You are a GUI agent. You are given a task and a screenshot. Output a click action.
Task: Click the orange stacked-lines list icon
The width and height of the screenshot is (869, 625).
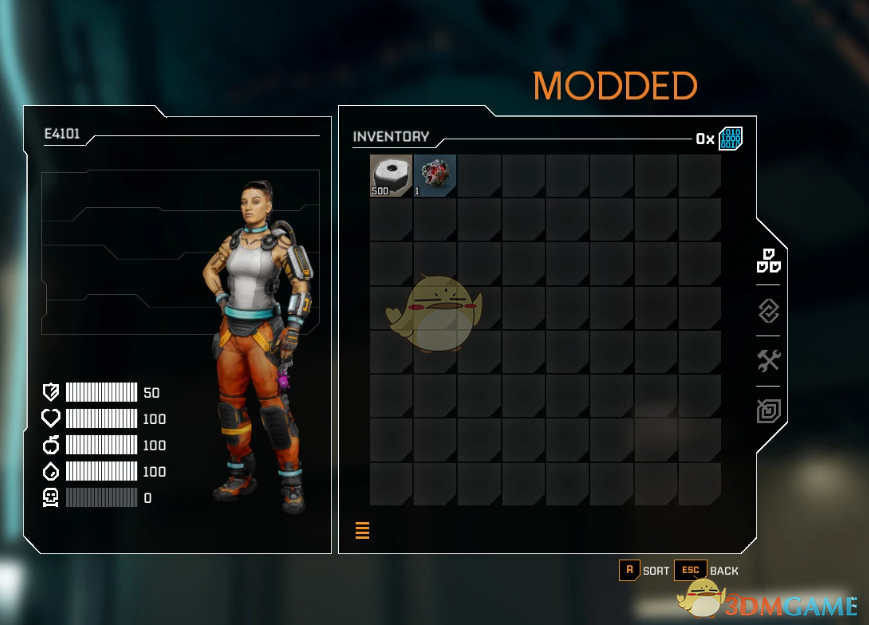pos(362,531)
